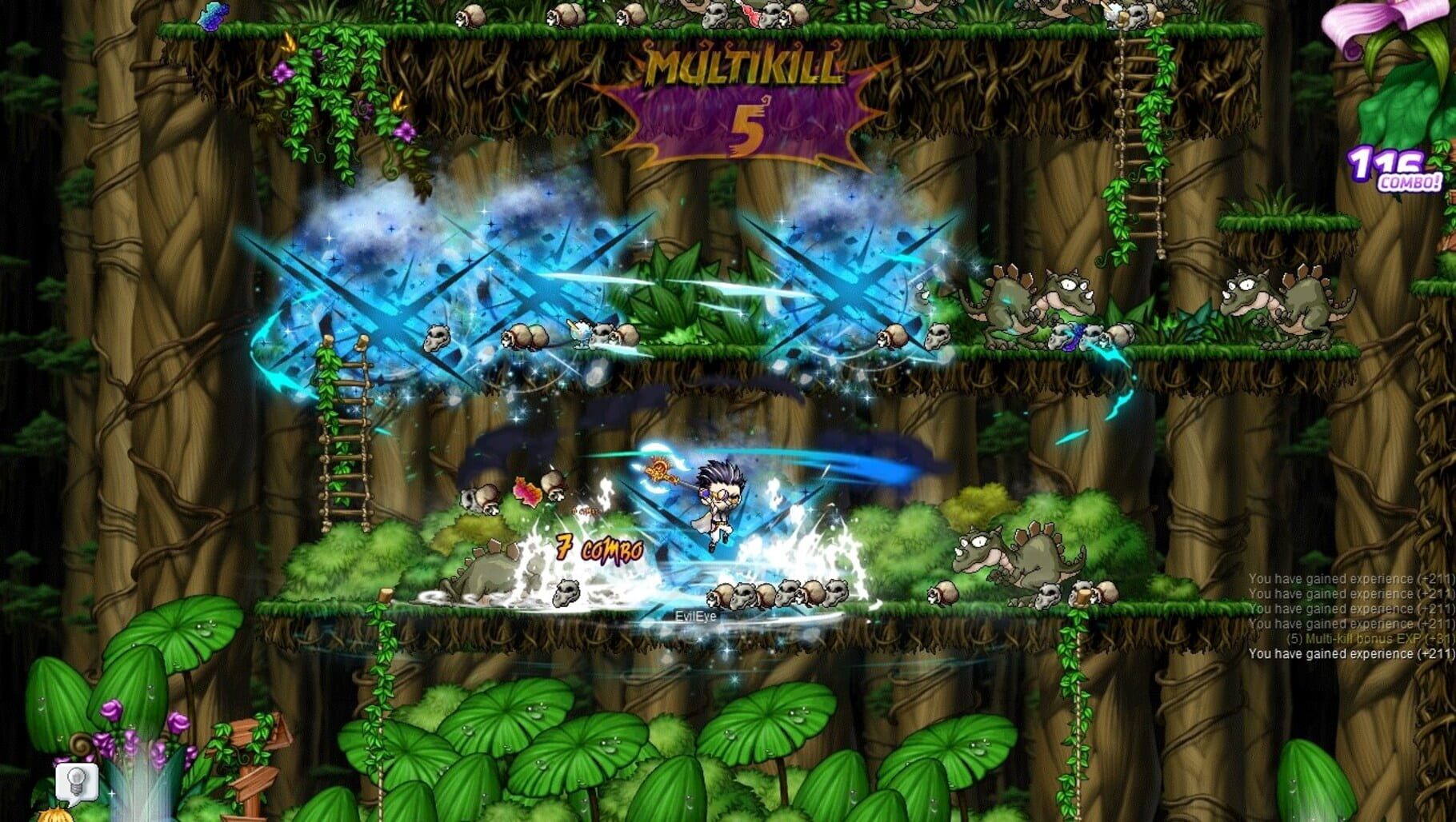Screen dimensions: 1456x822
Task: Click the EvilEye name label under the monster
Action: 696,616
